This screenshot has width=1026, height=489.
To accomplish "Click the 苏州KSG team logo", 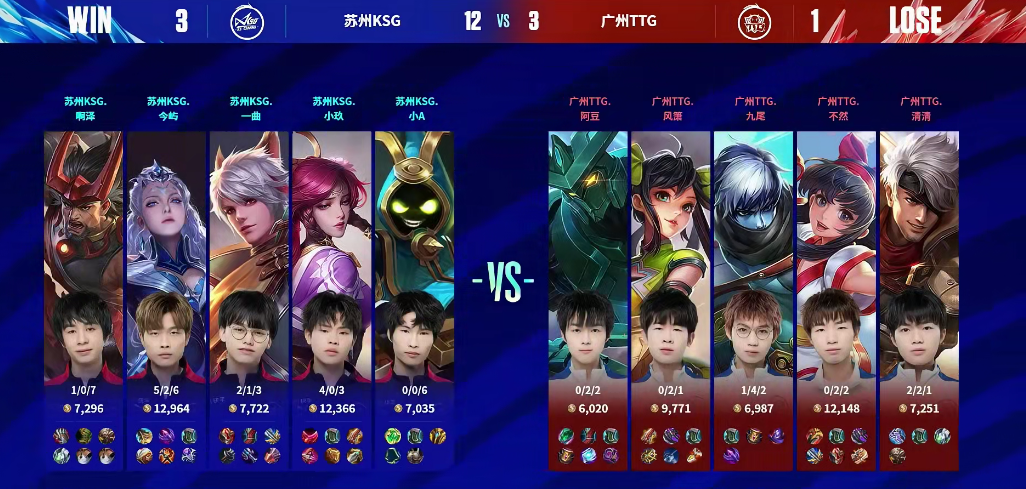I will 247,21.
